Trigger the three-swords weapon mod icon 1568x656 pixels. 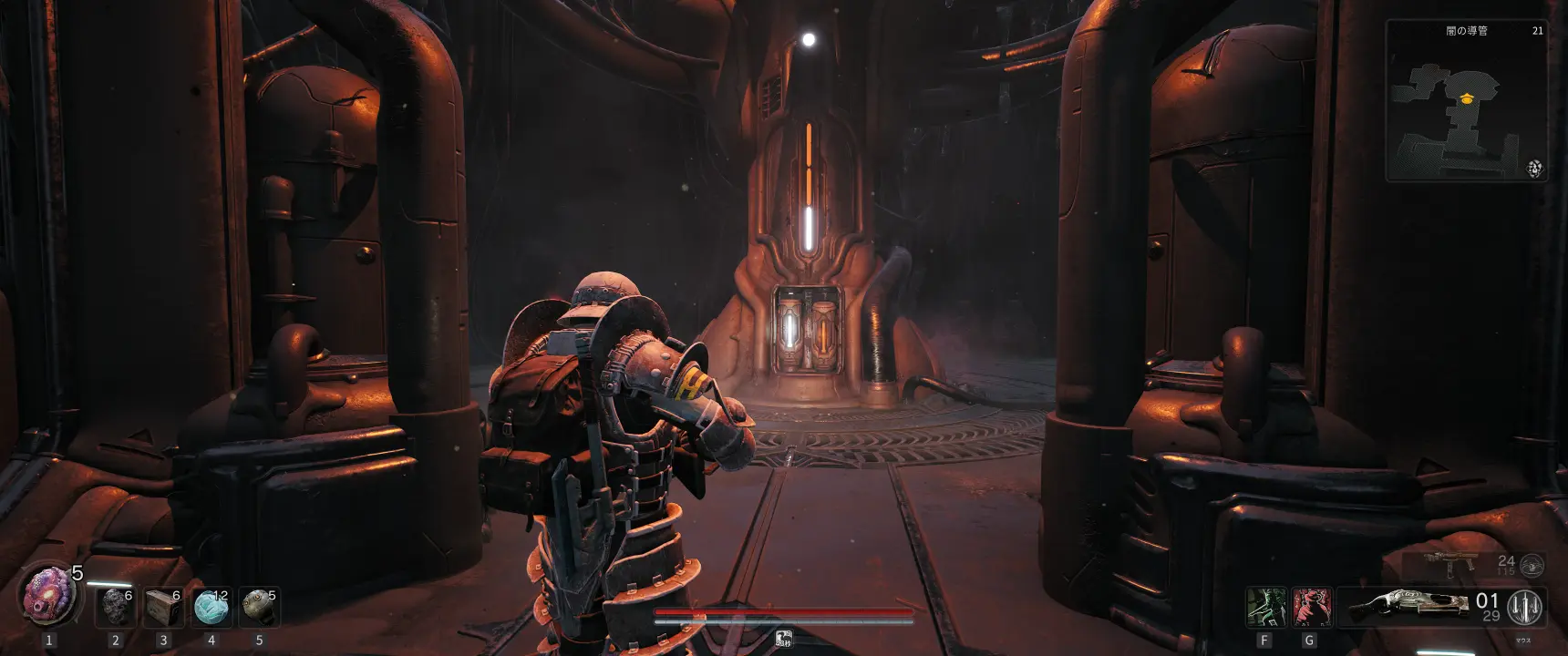pyautogui.click(x=1526, y=607)
